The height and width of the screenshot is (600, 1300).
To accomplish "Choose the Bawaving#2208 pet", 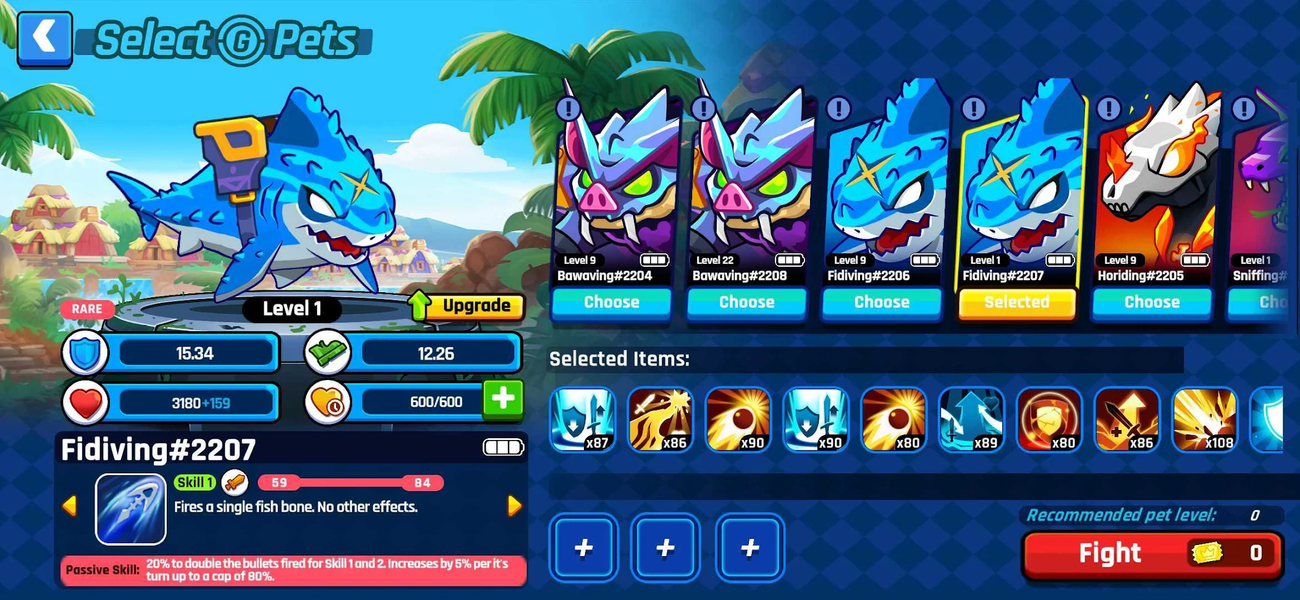I will (746, 302).
